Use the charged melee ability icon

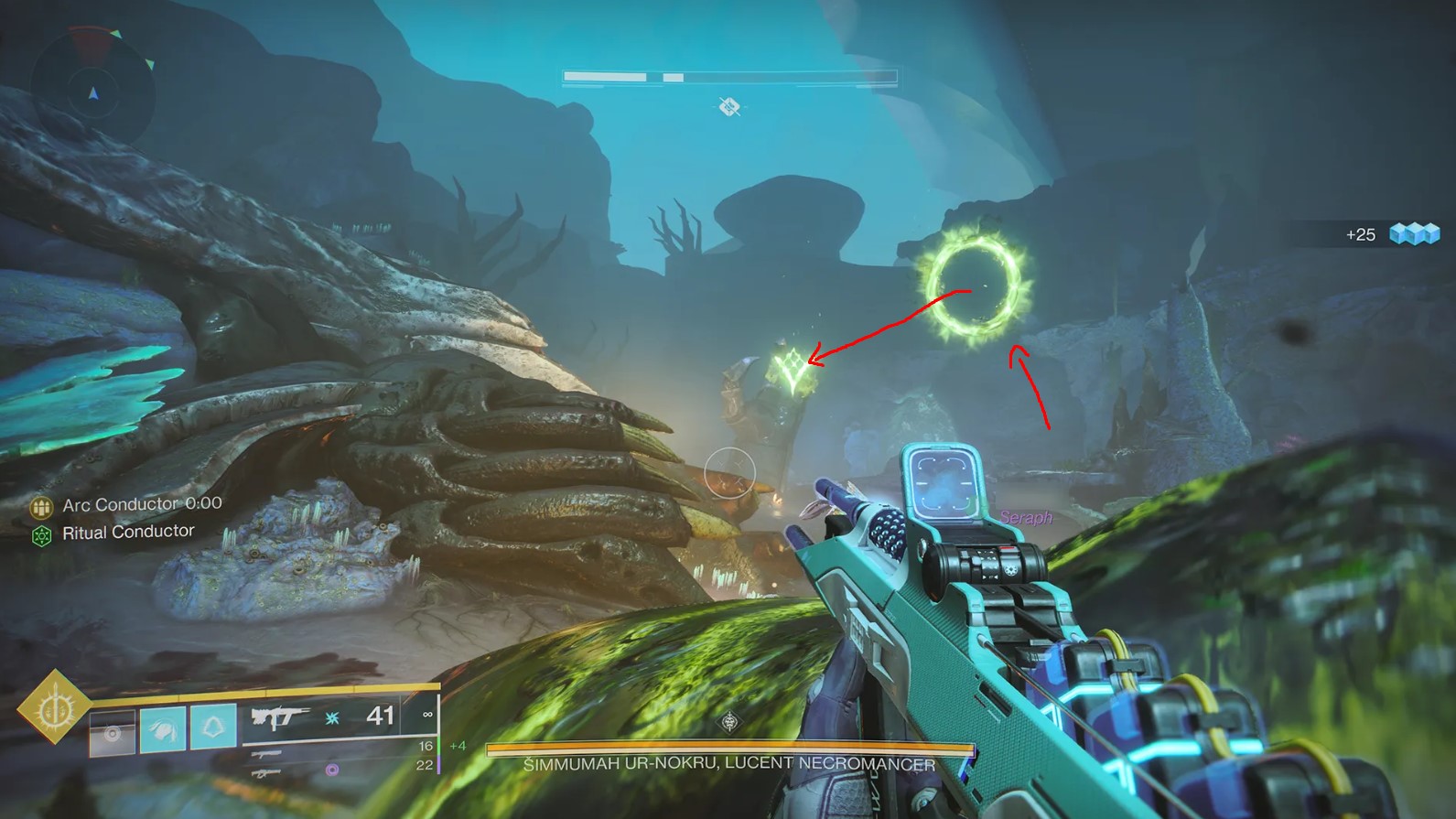[163, 729]
